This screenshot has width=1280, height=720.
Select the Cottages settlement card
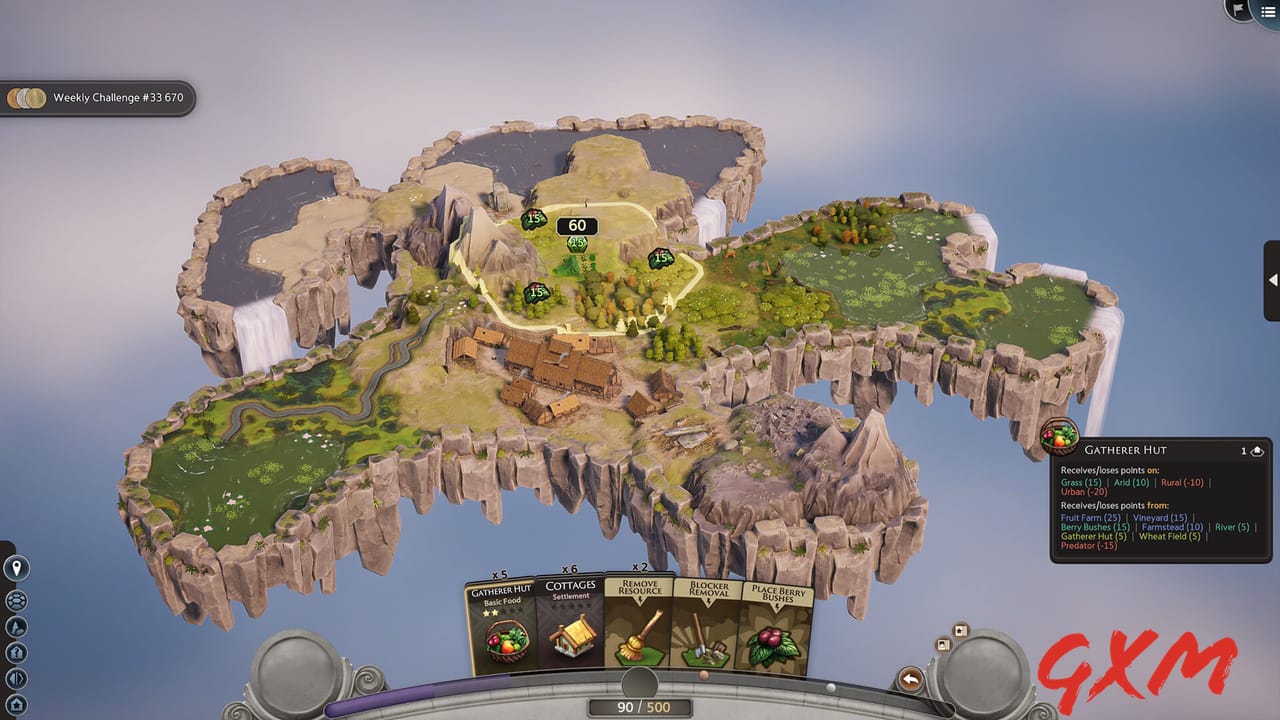pyautogui.click(x=571, y=625)
